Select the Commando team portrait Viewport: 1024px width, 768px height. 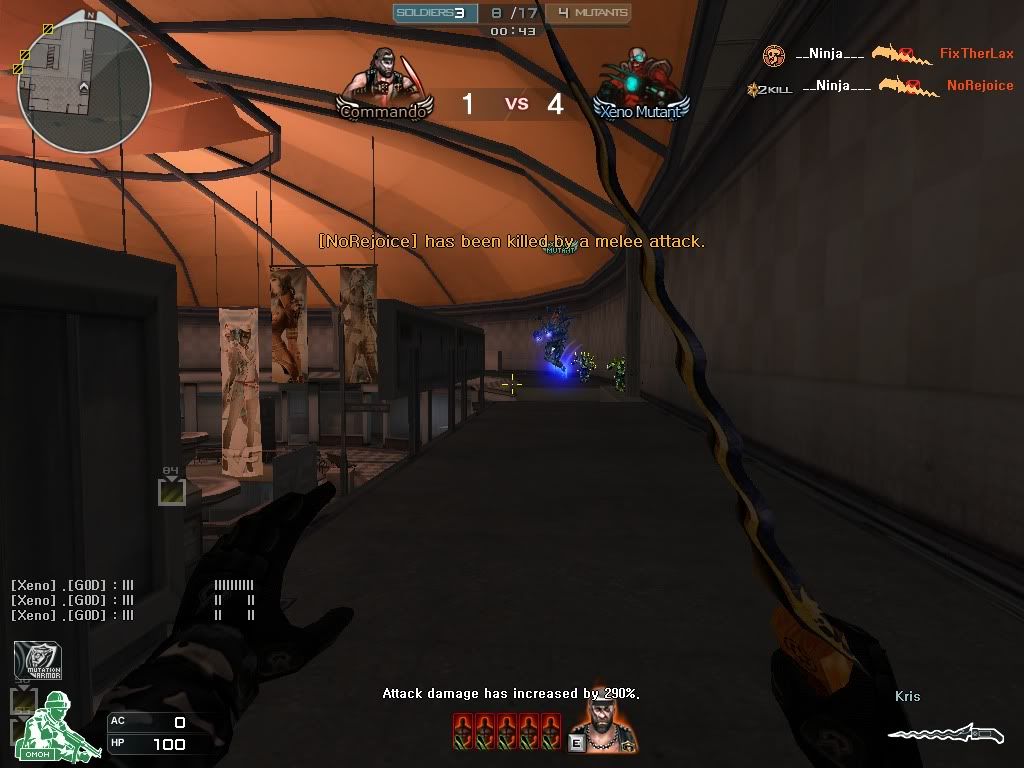click(385, 80)
